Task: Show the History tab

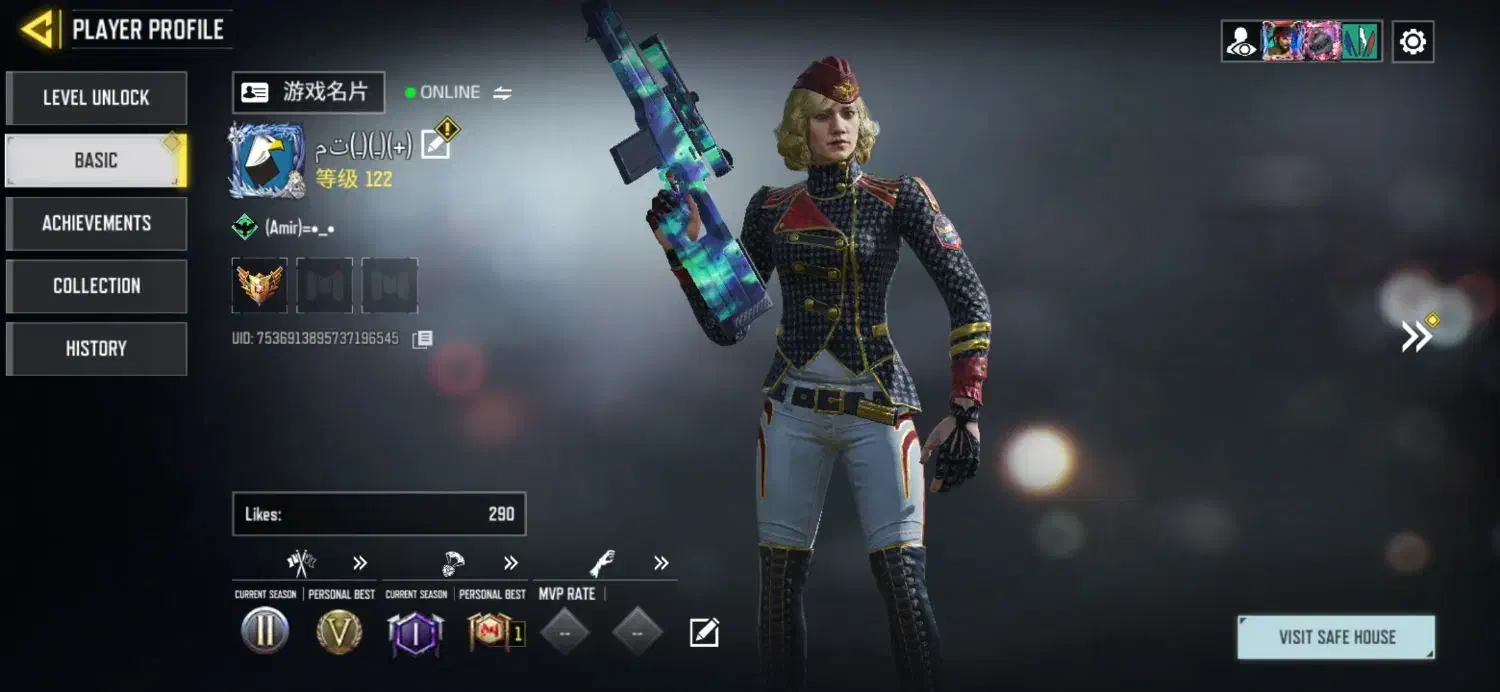Action: tap(96, 348)
